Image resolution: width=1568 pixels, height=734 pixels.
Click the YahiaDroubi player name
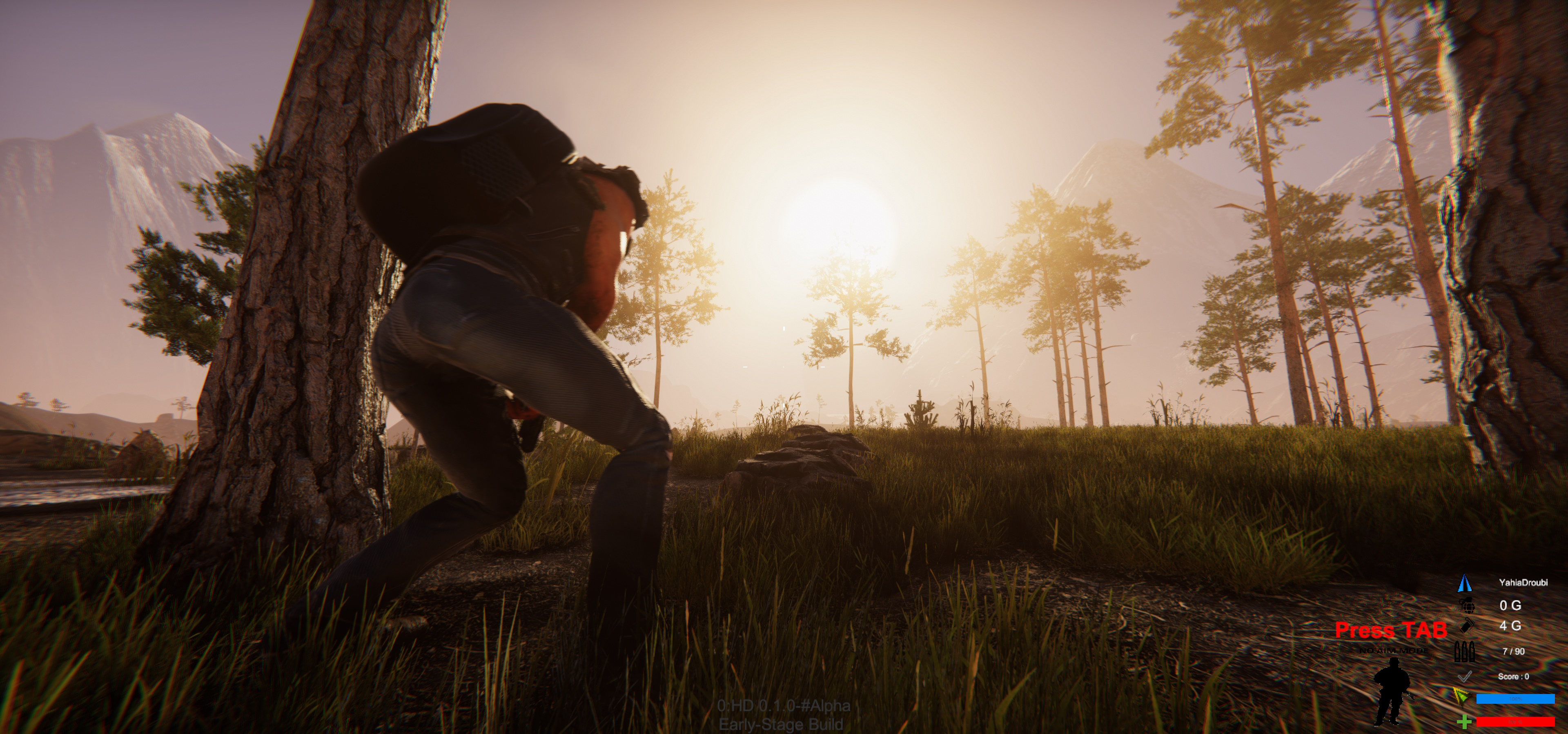(x=1523, y=583)
